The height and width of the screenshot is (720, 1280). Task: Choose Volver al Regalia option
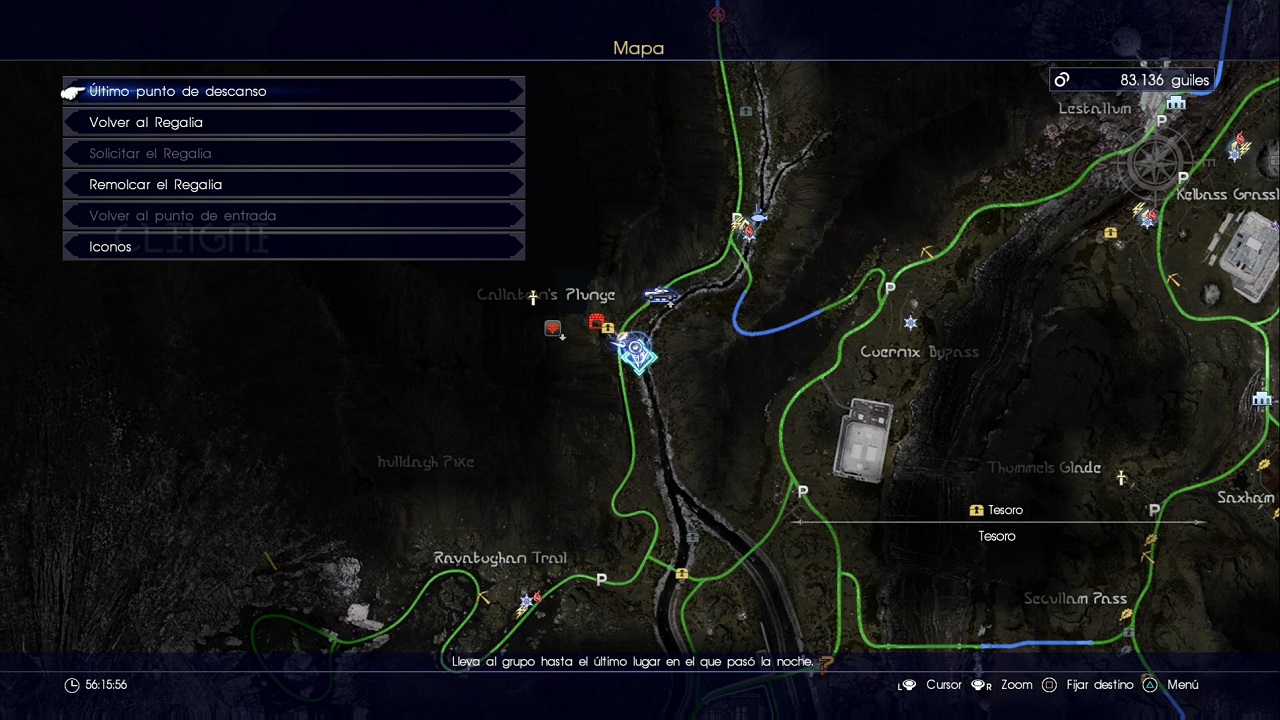point(146,122)
